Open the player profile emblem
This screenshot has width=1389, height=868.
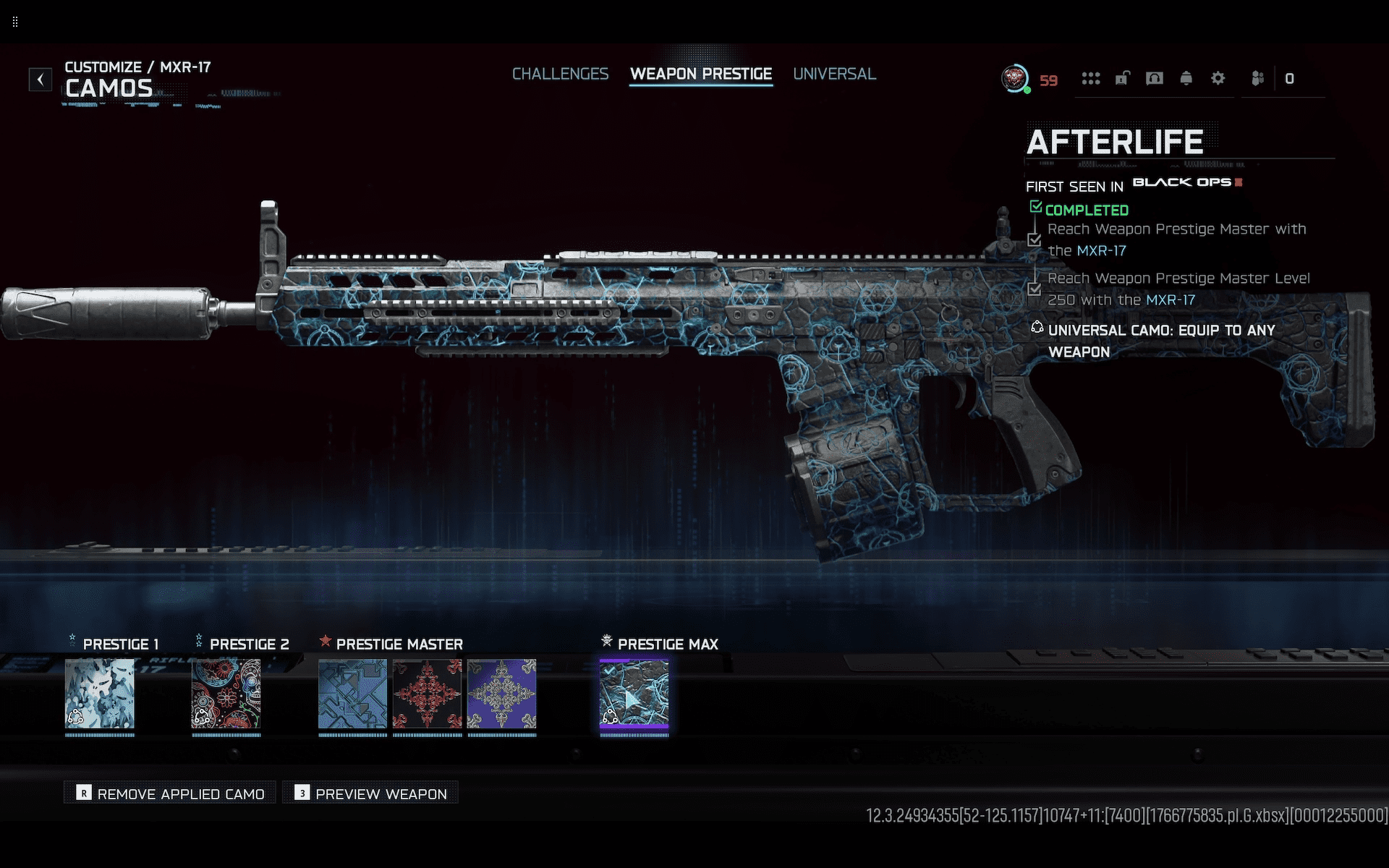1014,78
